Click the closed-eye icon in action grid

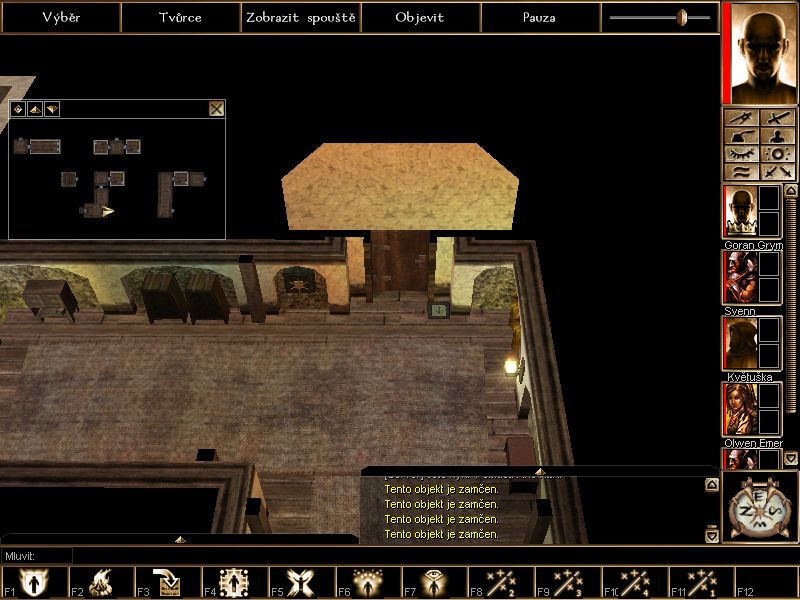tap(740, 154)
